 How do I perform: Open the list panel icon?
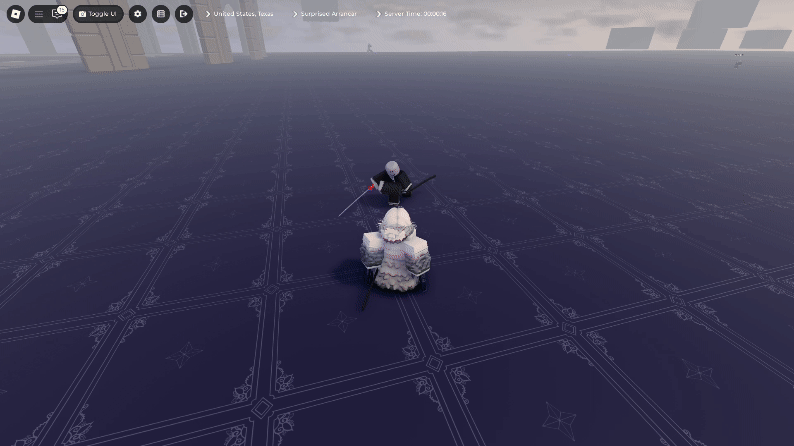pos(160,14)
